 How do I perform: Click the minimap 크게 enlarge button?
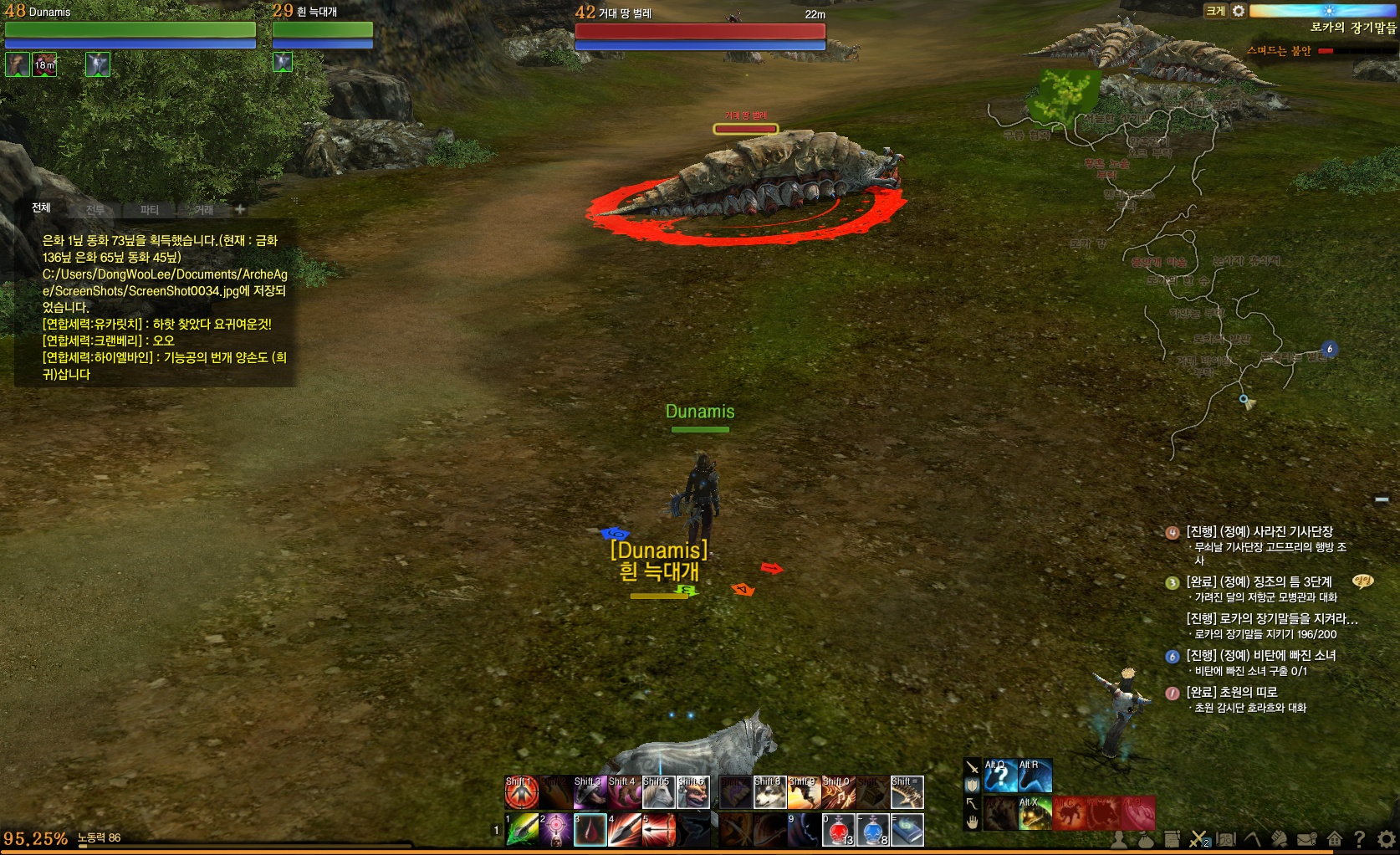coord(1215,11)
